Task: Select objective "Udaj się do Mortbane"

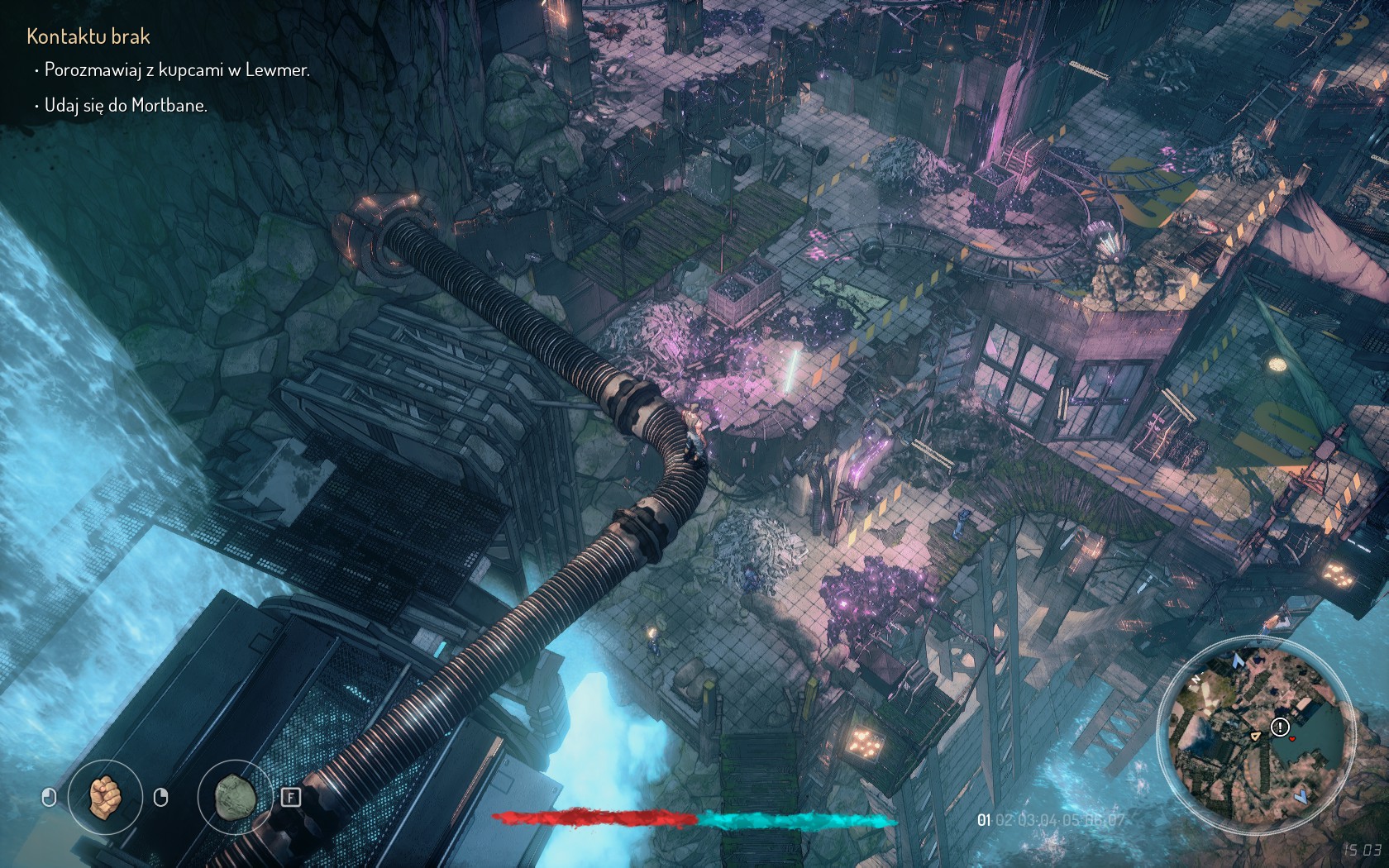Action: 126,106
